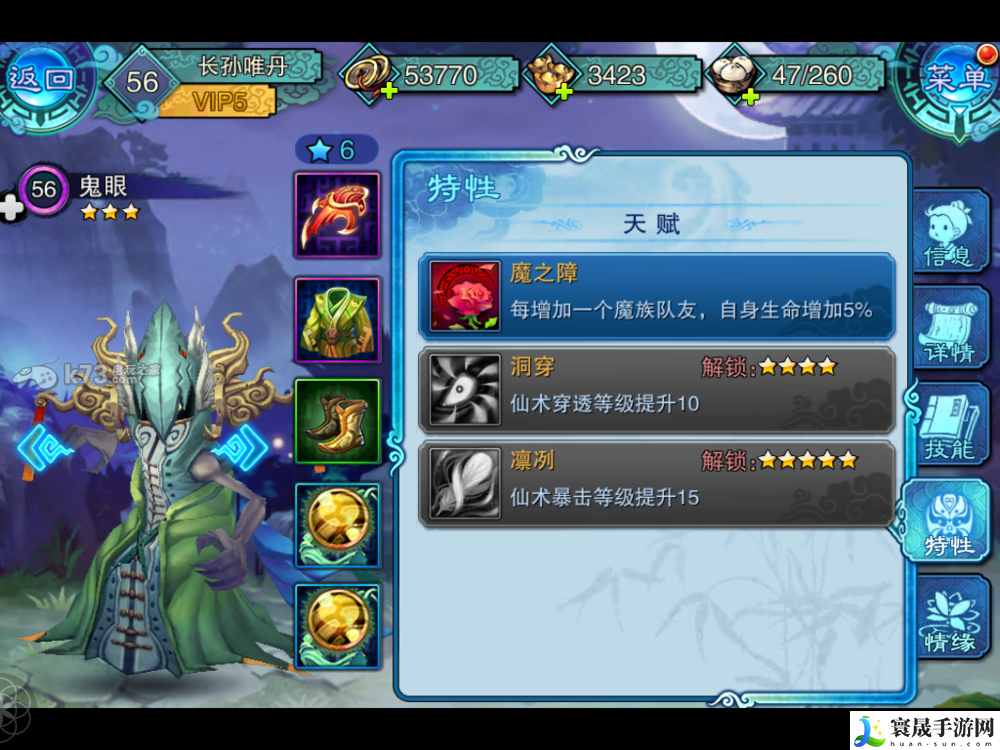This screenshot has width=1000, height=750.
Task: Select the 魔之障 talent row
Action: click(656, 296)
